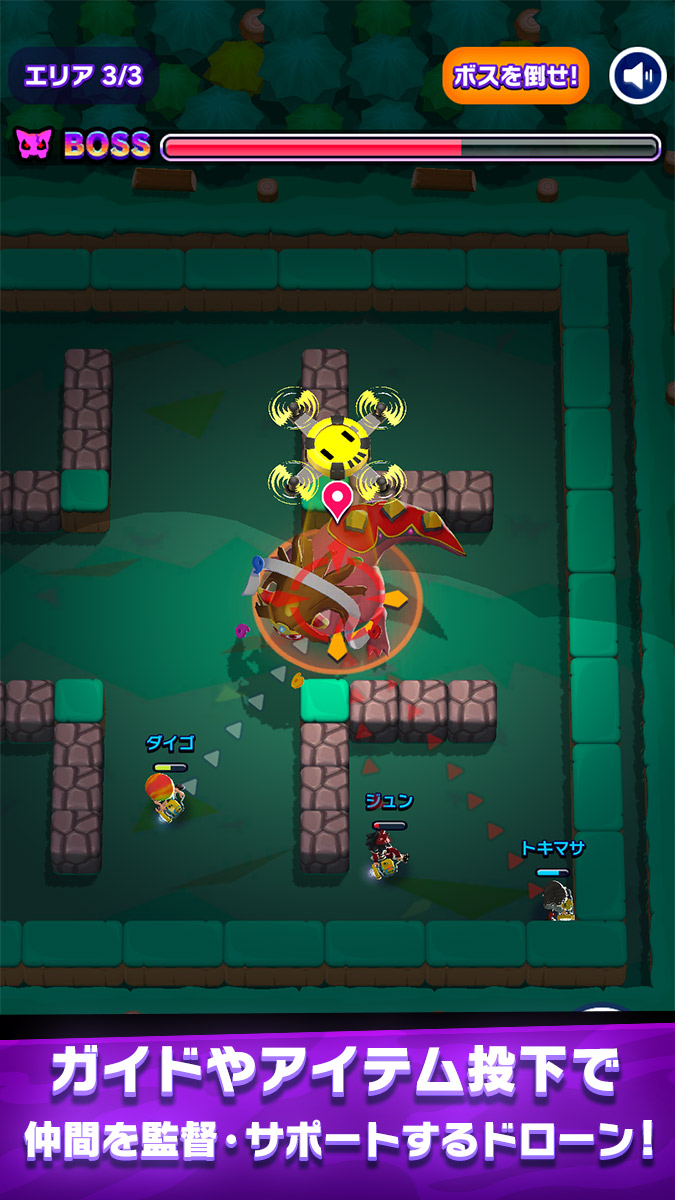Tap the orange ボスを倒せ! objective button

(515, 76)
